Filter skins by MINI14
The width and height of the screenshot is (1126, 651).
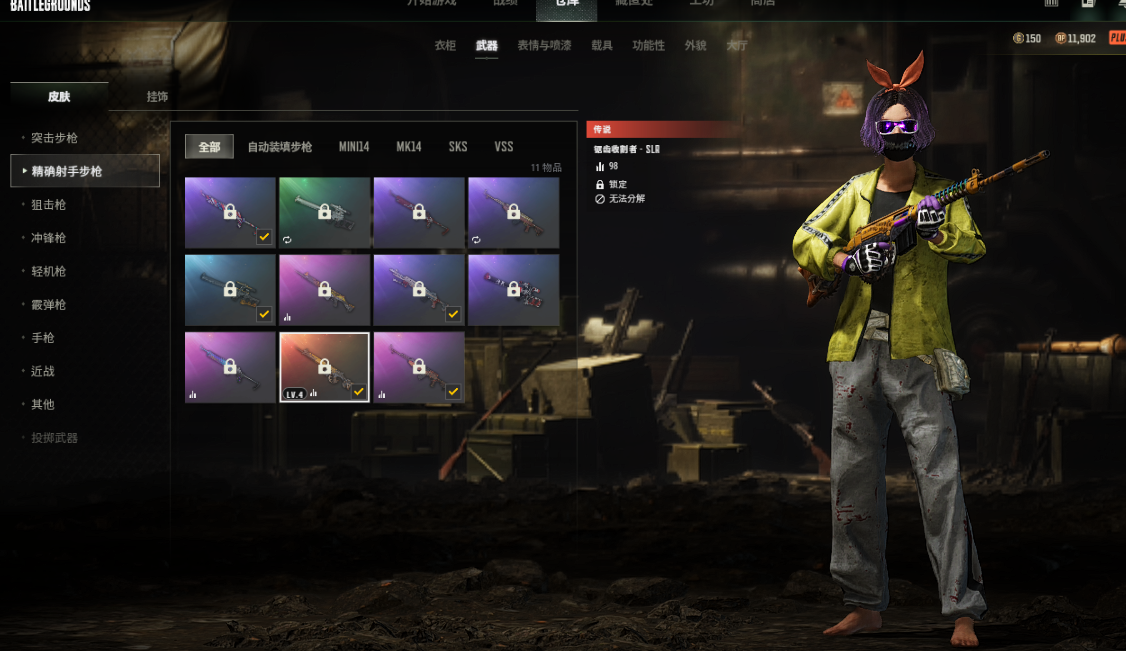(354, 147)
